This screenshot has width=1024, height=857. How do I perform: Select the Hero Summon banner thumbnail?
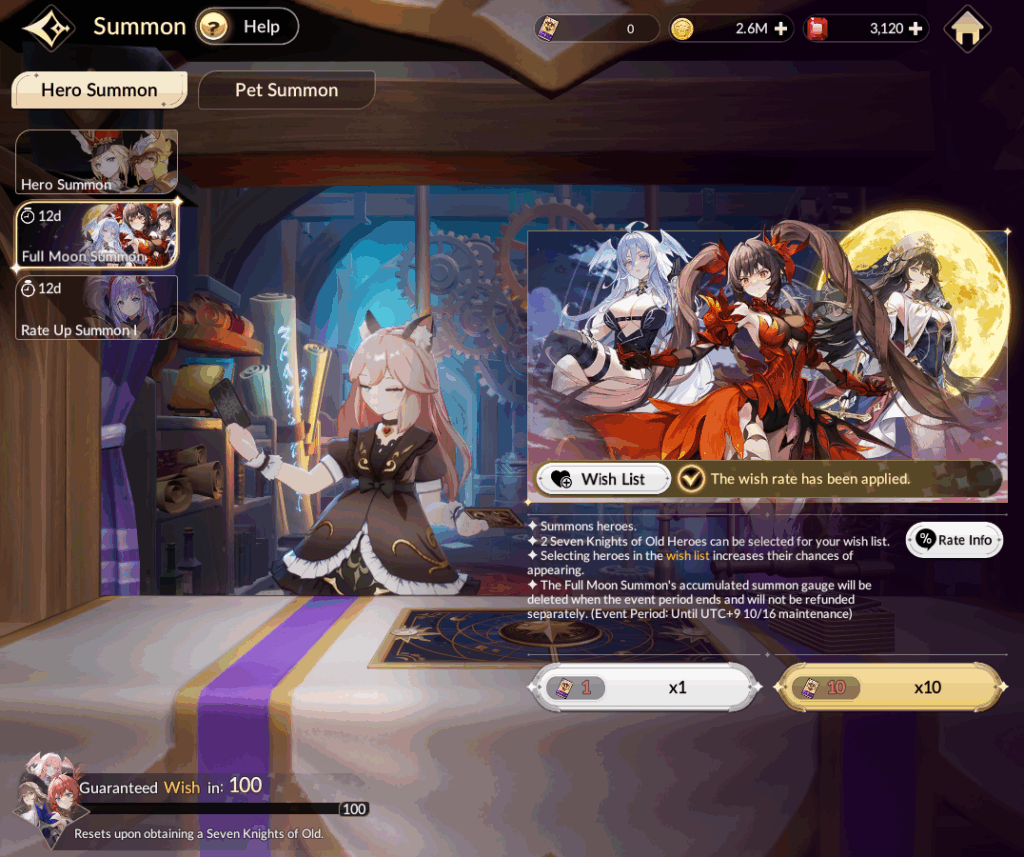click(x=96, y=161)
